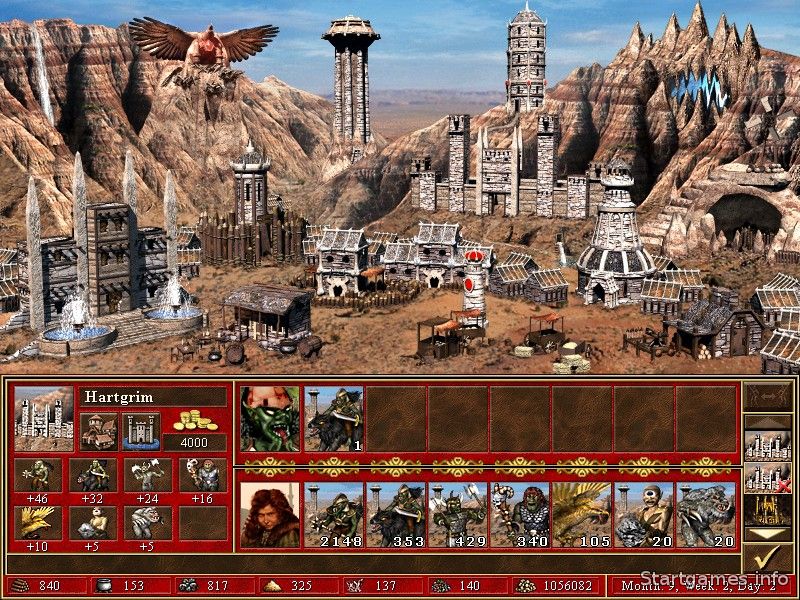Screen dimensions: 800x600
Task: Select the behemoth stack of 20
Action: [706, 515]
